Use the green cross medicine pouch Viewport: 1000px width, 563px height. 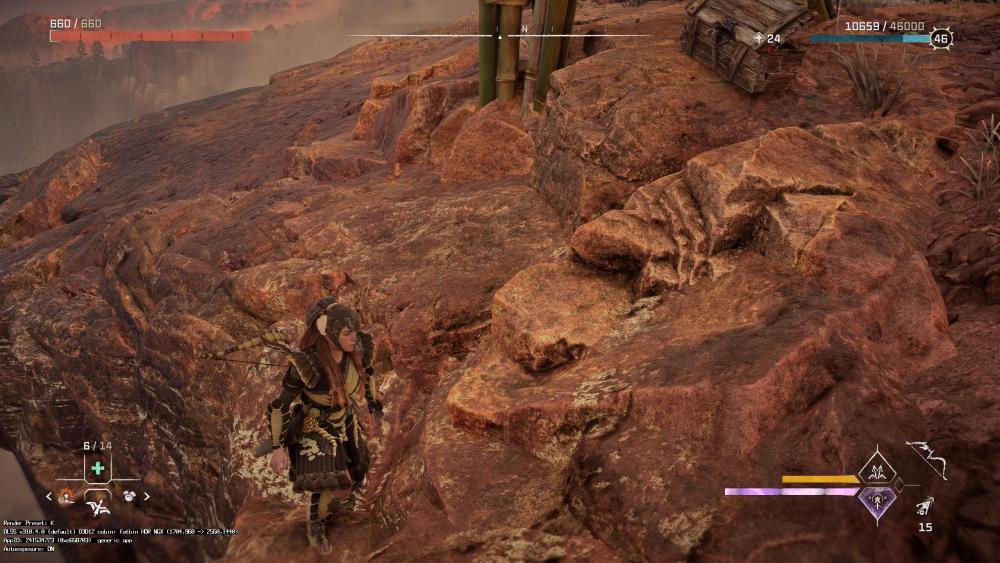tap(97, 468)
